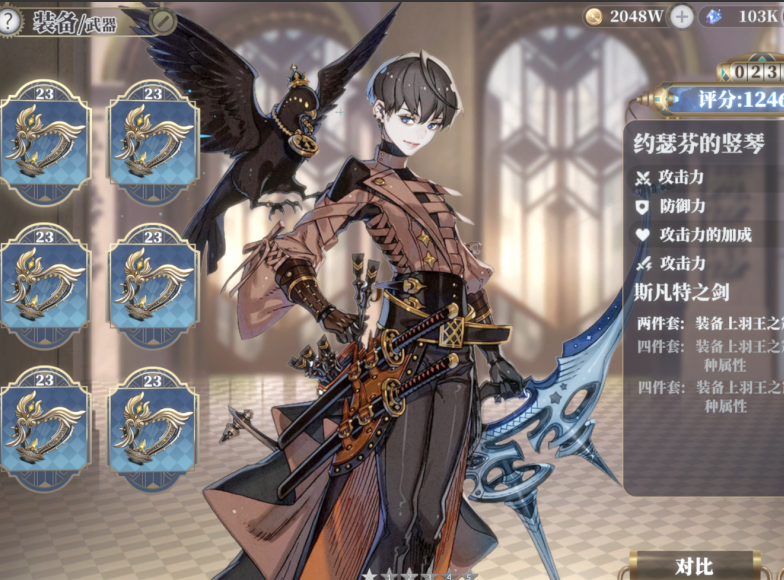784x580 pixels.
Task: Add gold with the plus button
Action: [681, 16]
